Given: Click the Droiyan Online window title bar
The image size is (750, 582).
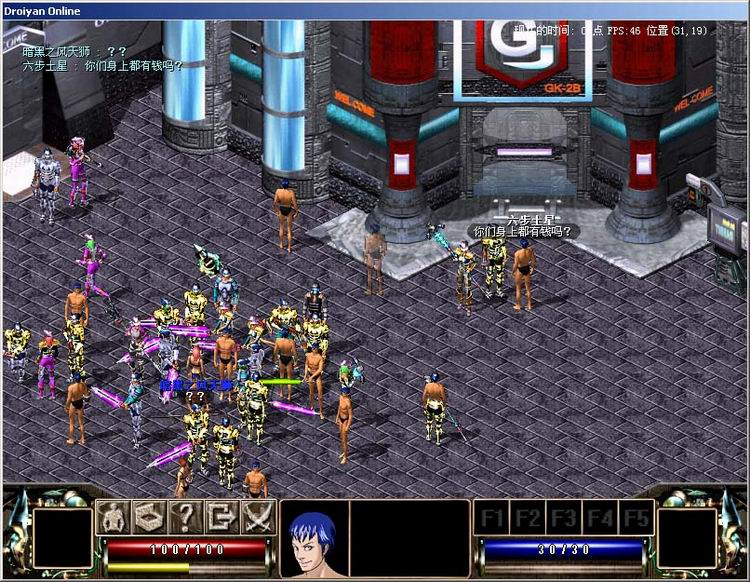Looking at the screenshot, I should pyautogui.click(x=375, y=10).
